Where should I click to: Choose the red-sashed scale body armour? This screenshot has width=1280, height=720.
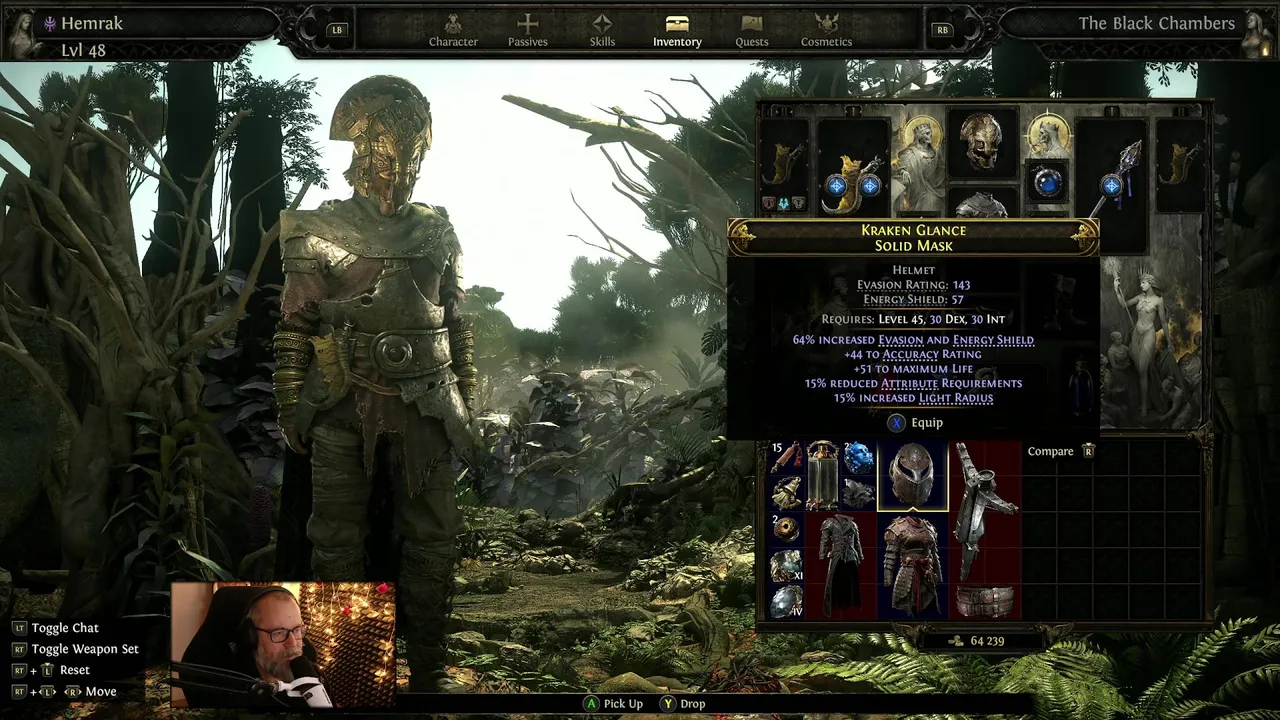(x=912, y=565)
